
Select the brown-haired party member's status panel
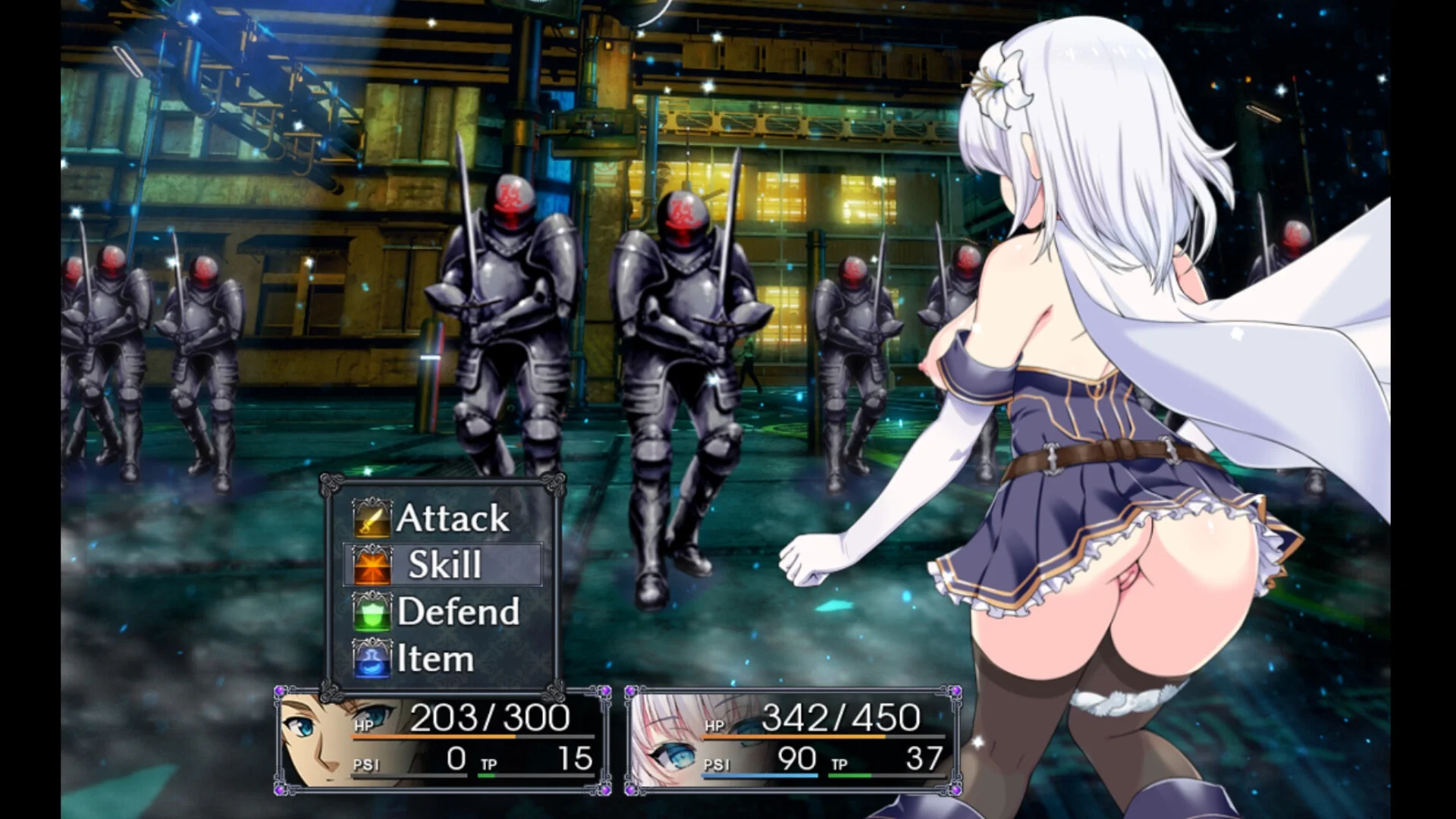(x=443, y=739)
